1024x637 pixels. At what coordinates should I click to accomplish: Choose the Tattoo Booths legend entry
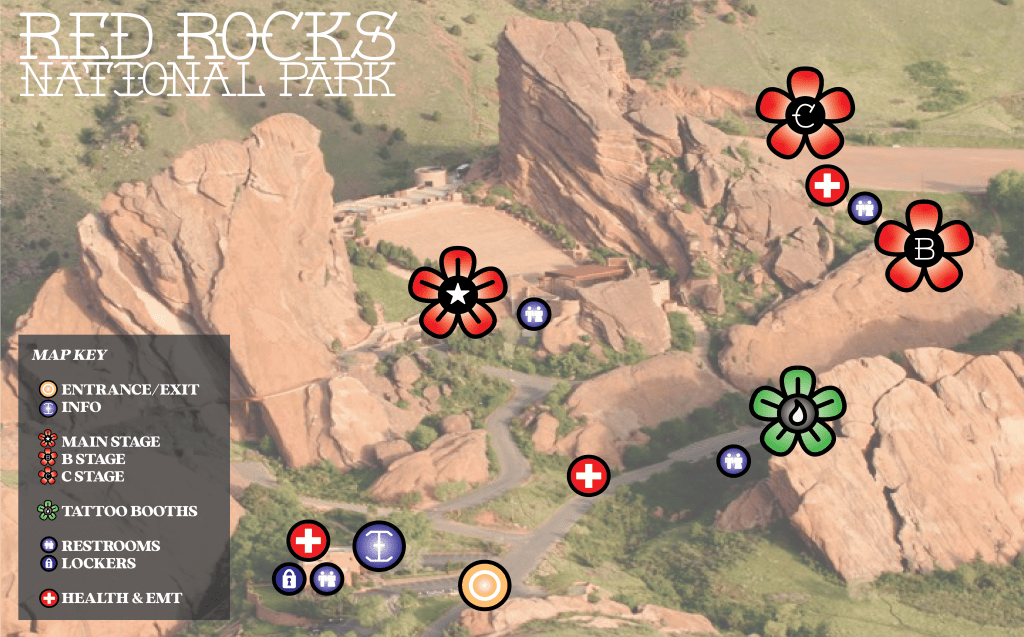point(129,511)
